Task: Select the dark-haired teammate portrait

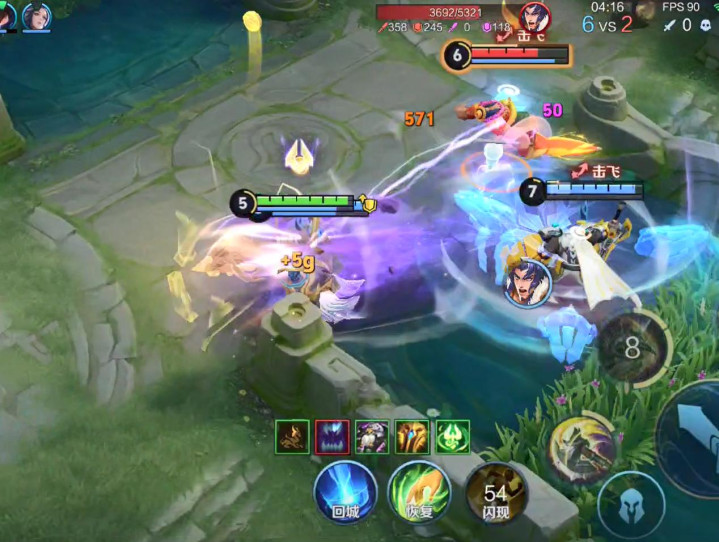Action: point(37,17)
